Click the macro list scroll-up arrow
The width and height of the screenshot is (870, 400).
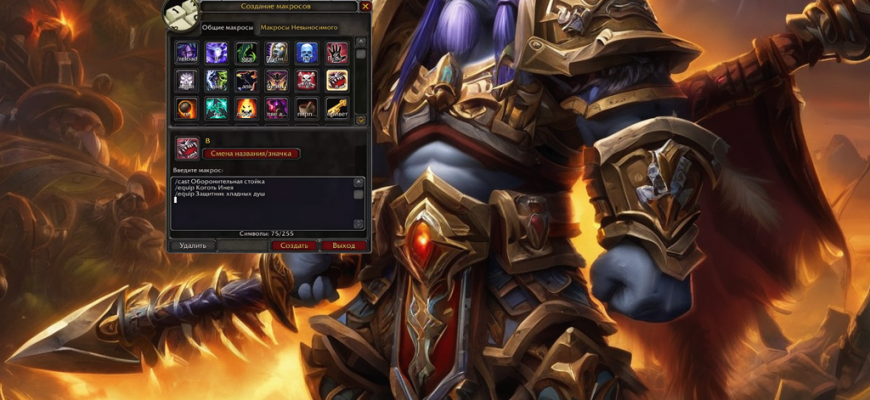(x=361, y=43)
